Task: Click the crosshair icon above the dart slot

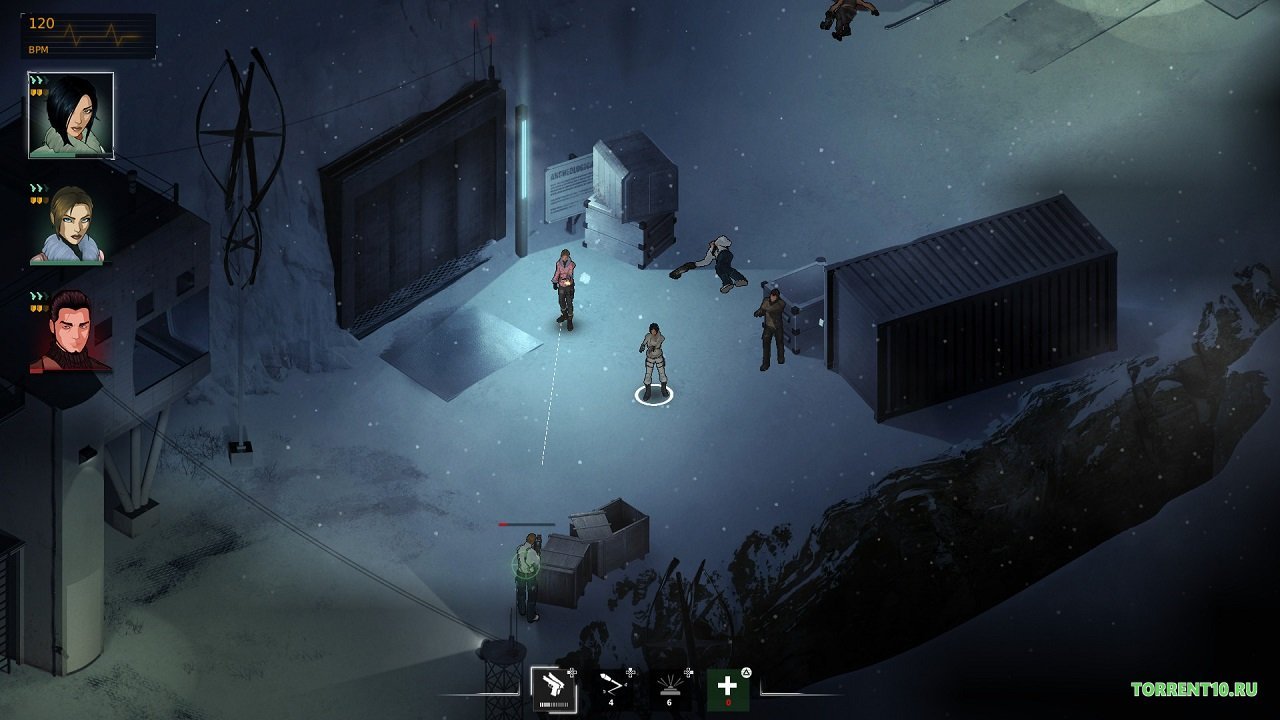Action: [630, 672]
